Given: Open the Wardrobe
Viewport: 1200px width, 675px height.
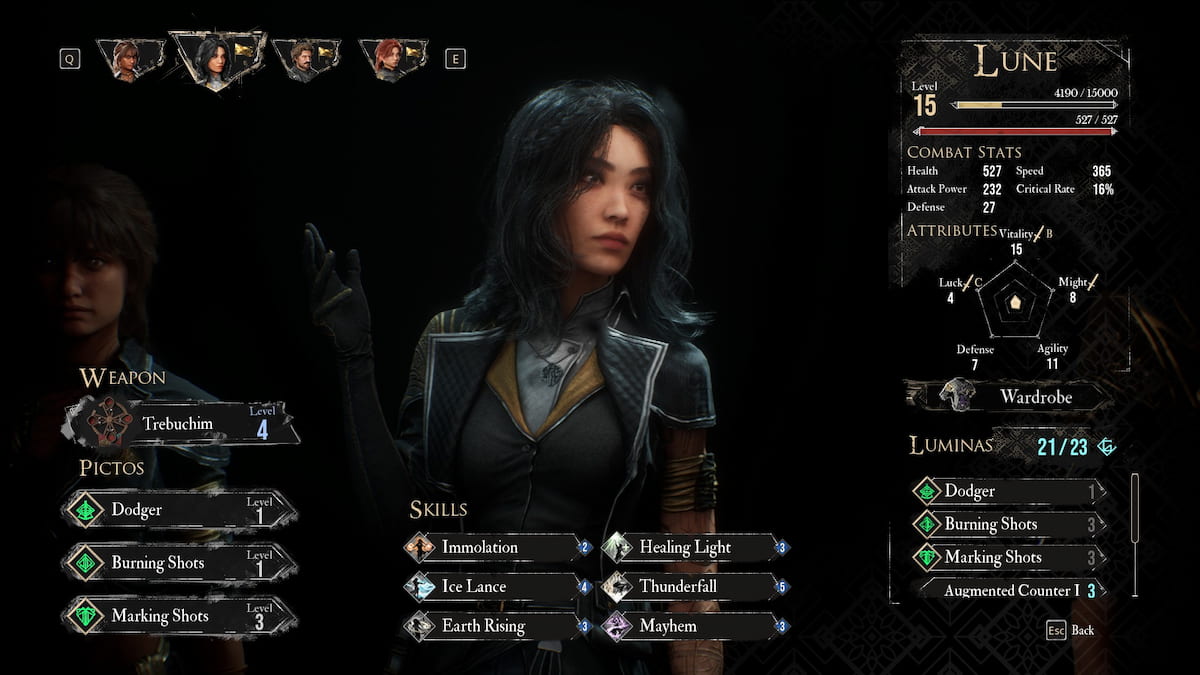Looking at the screenshot, I should click(x=1008, y=397).
